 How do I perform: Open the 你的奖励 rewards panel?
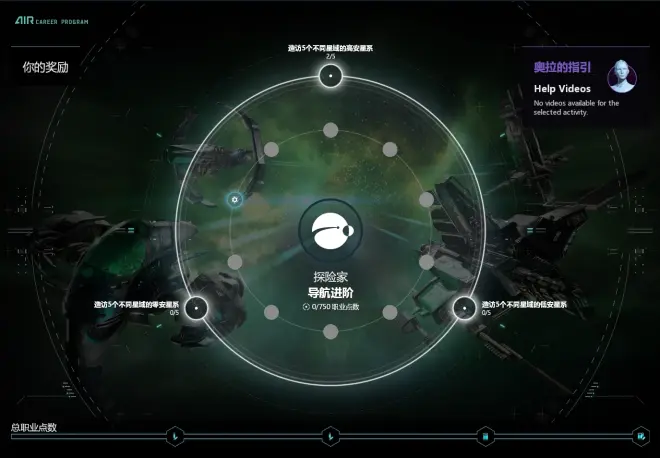pyautogui.click(x=45, y=68)
